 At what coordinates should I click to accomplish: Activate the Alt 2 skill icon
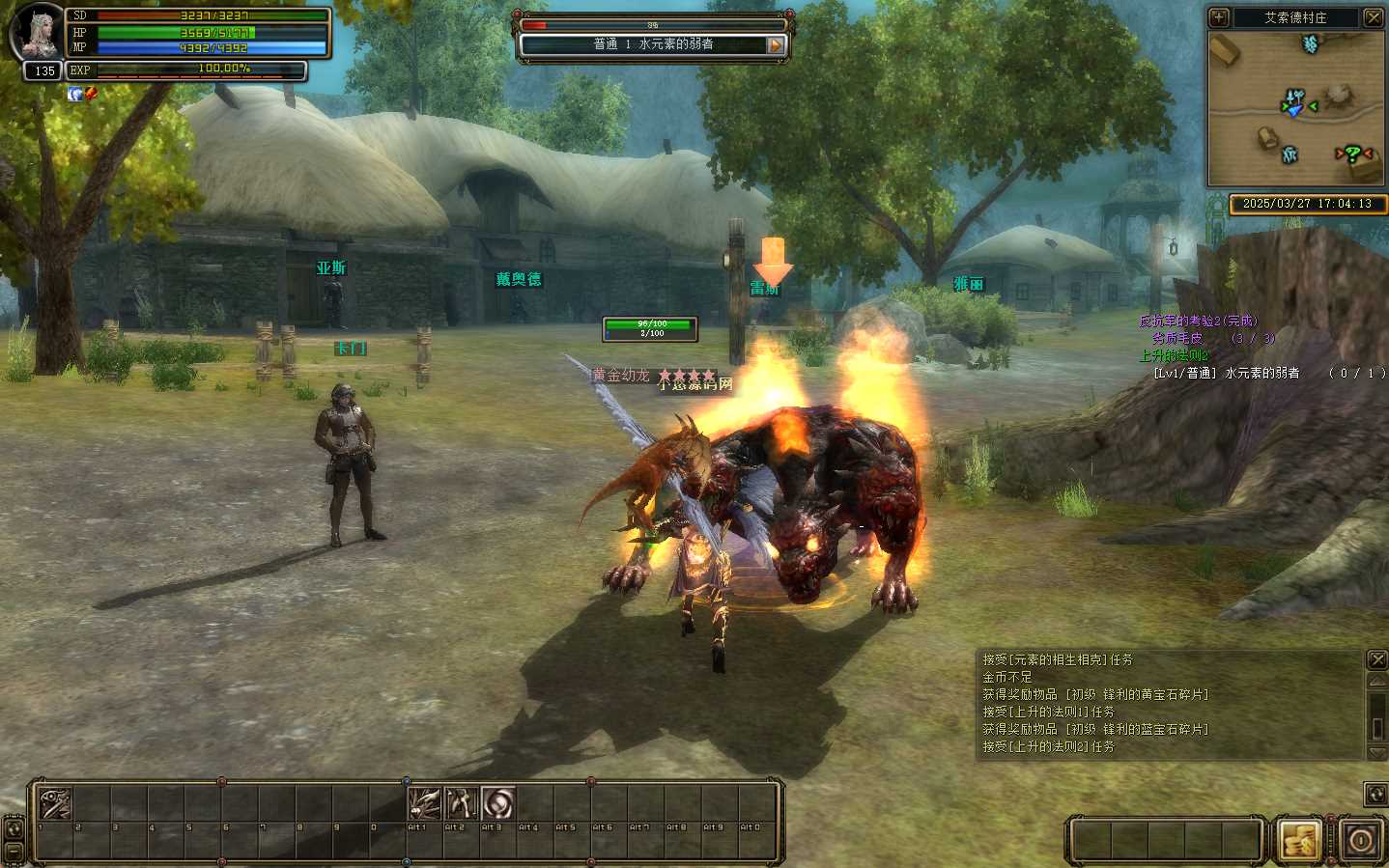point(461,803)
